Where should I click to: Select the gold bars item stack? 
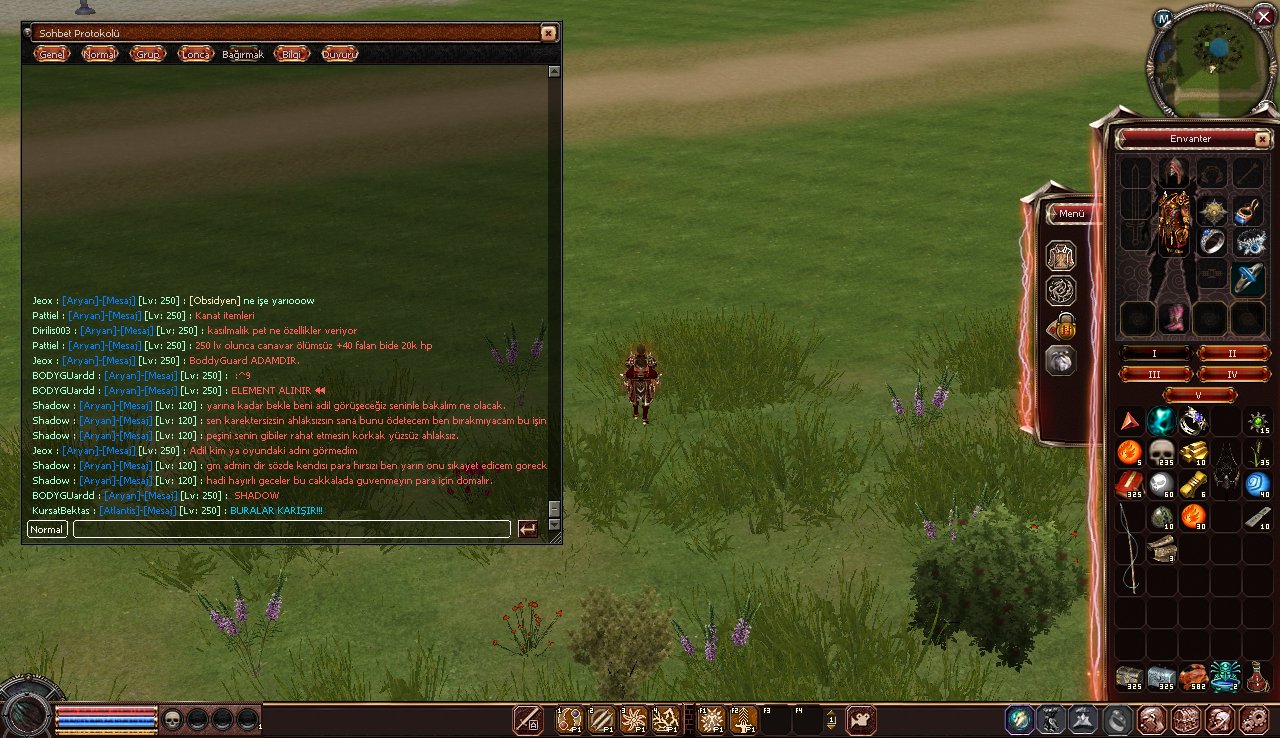click(1193, 453)
